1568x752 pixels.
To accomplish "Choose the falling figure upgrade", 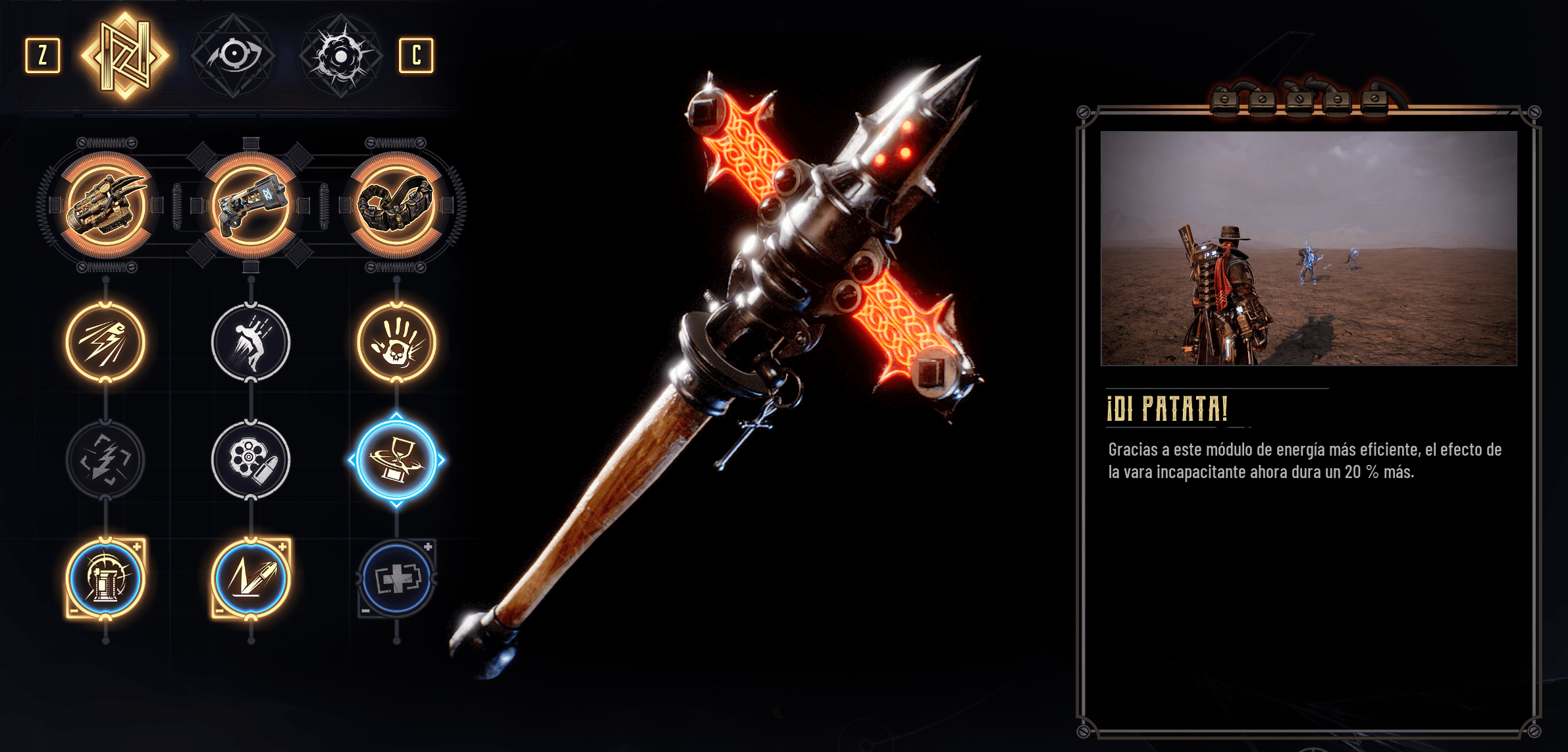I will [x=251, y=342].
